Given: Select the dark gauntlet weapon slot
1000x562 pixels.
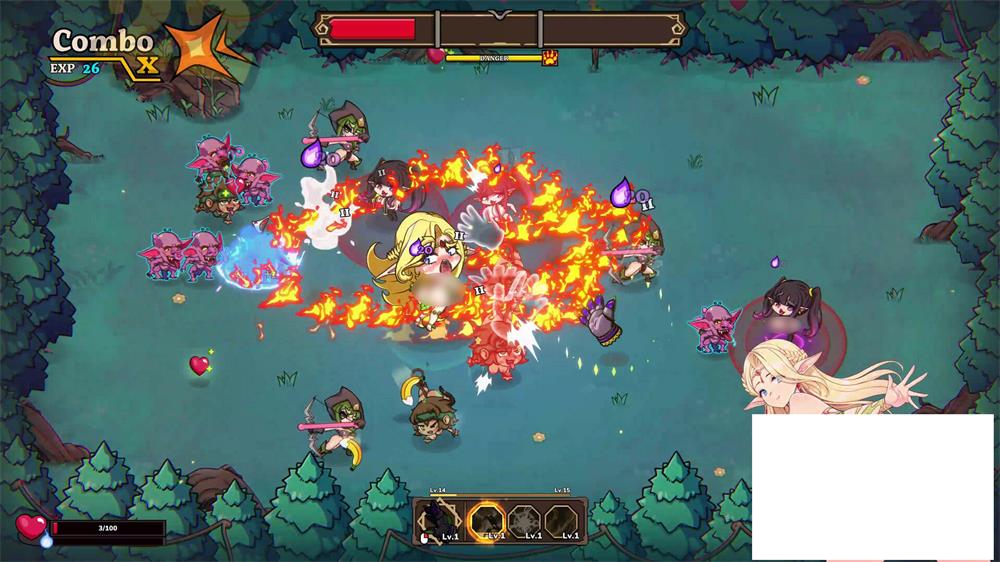Looking at the screenshot, I should 438,520.
